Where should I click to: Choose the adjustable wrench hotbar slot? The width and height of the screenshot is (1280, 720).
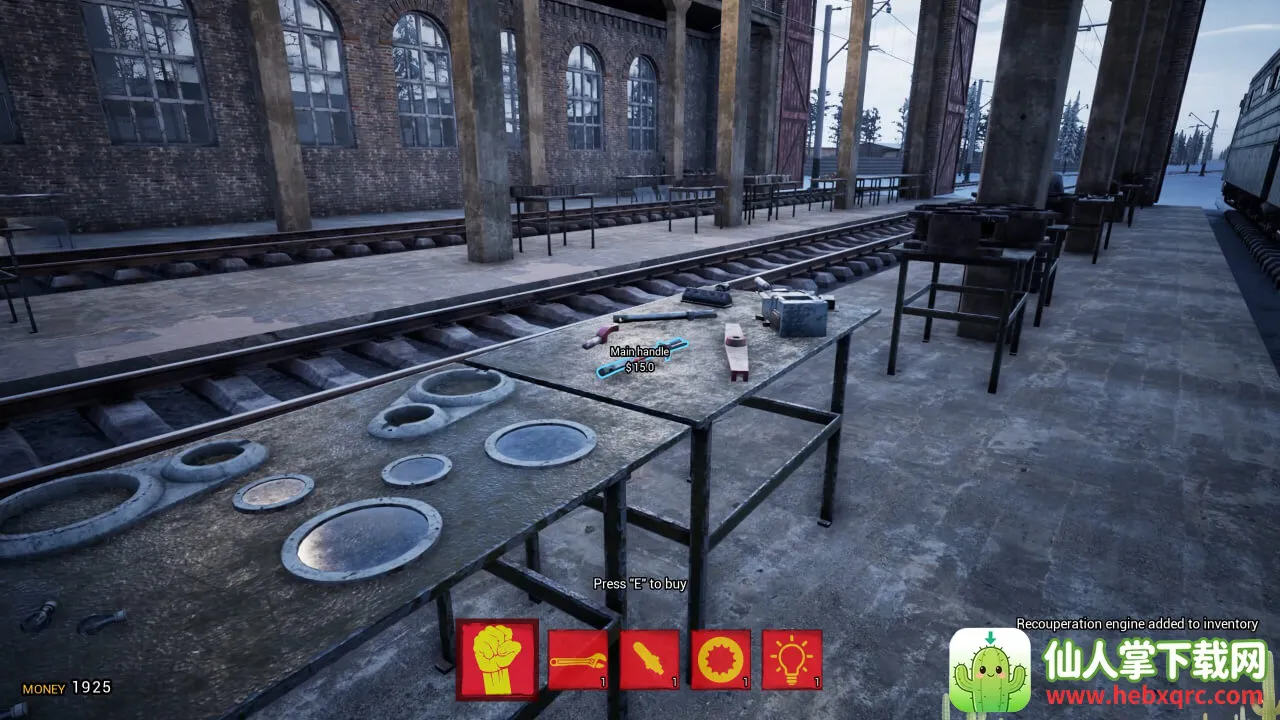(x=578, y=660)
